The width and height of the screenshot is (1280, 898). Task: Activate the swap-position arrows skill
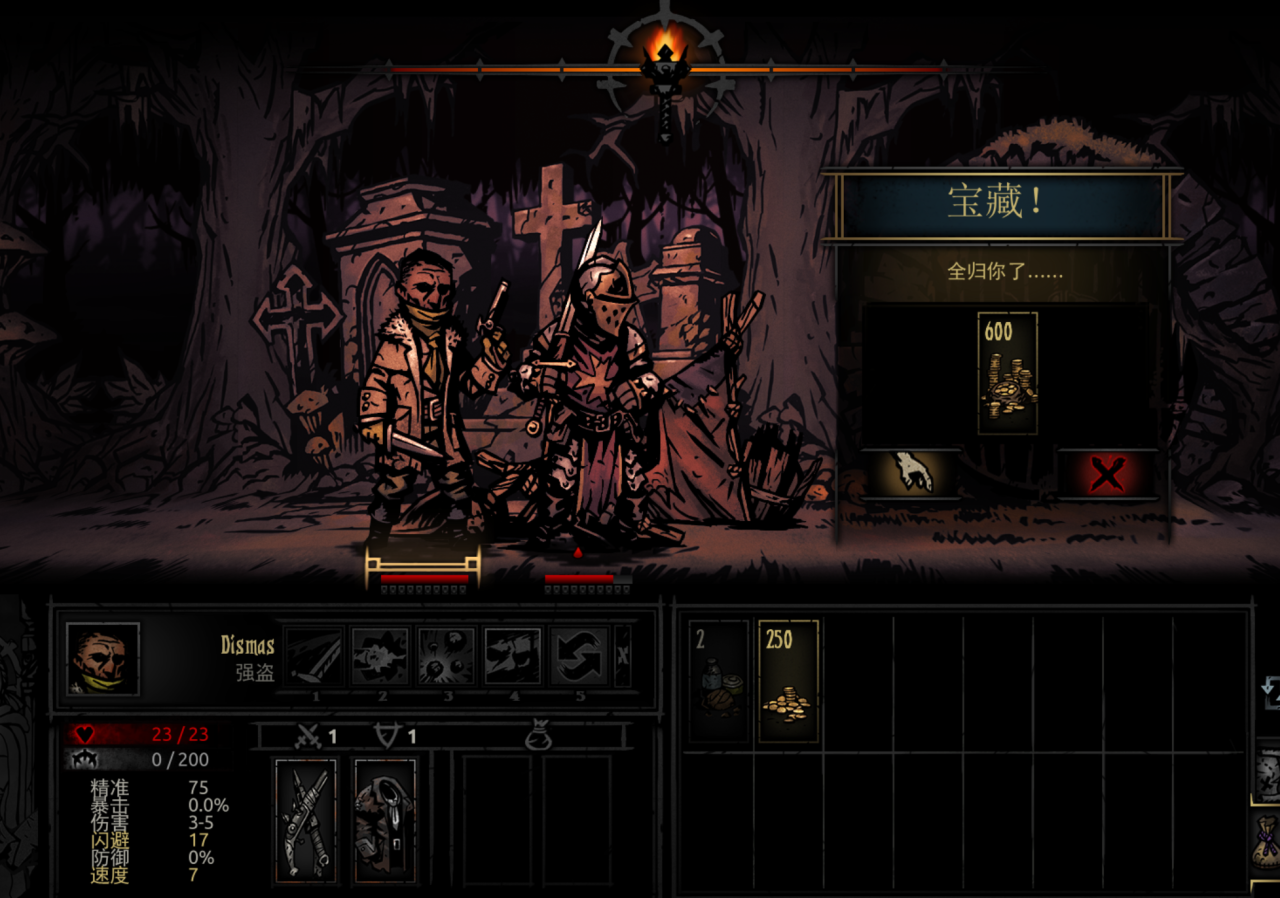click(x=579, y=656)
